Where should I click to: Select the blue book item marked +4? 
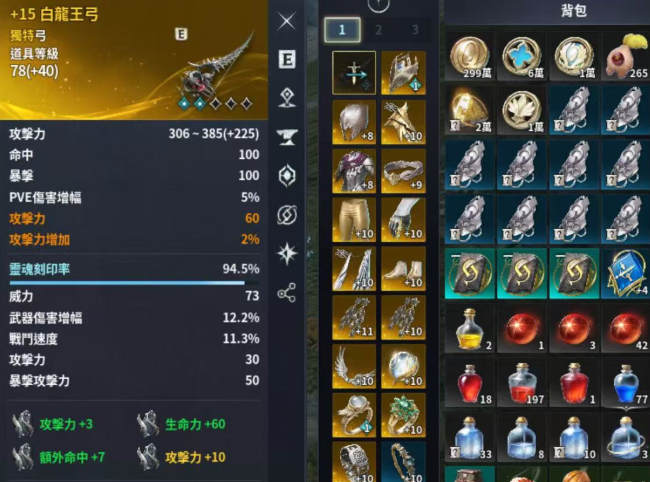626,274
